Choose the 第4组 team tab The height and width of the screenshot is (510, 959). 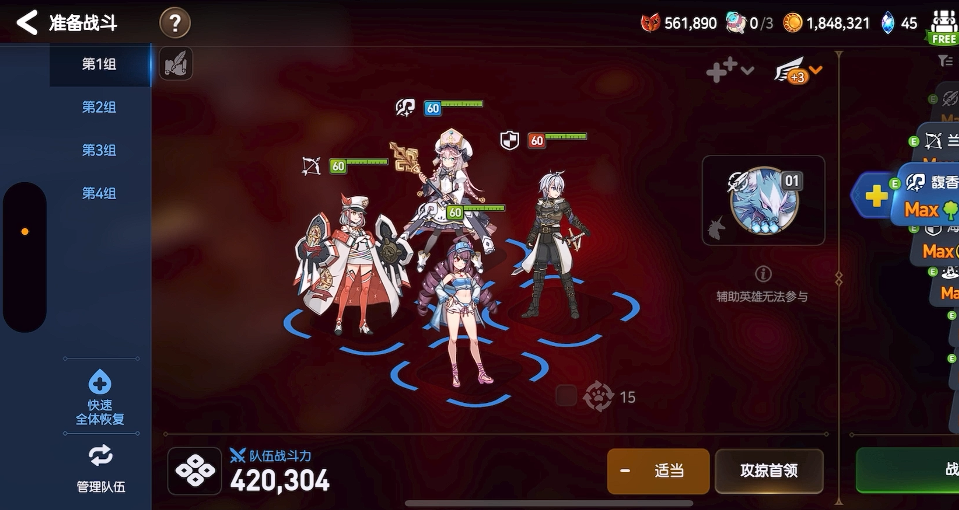pos(99,193)
